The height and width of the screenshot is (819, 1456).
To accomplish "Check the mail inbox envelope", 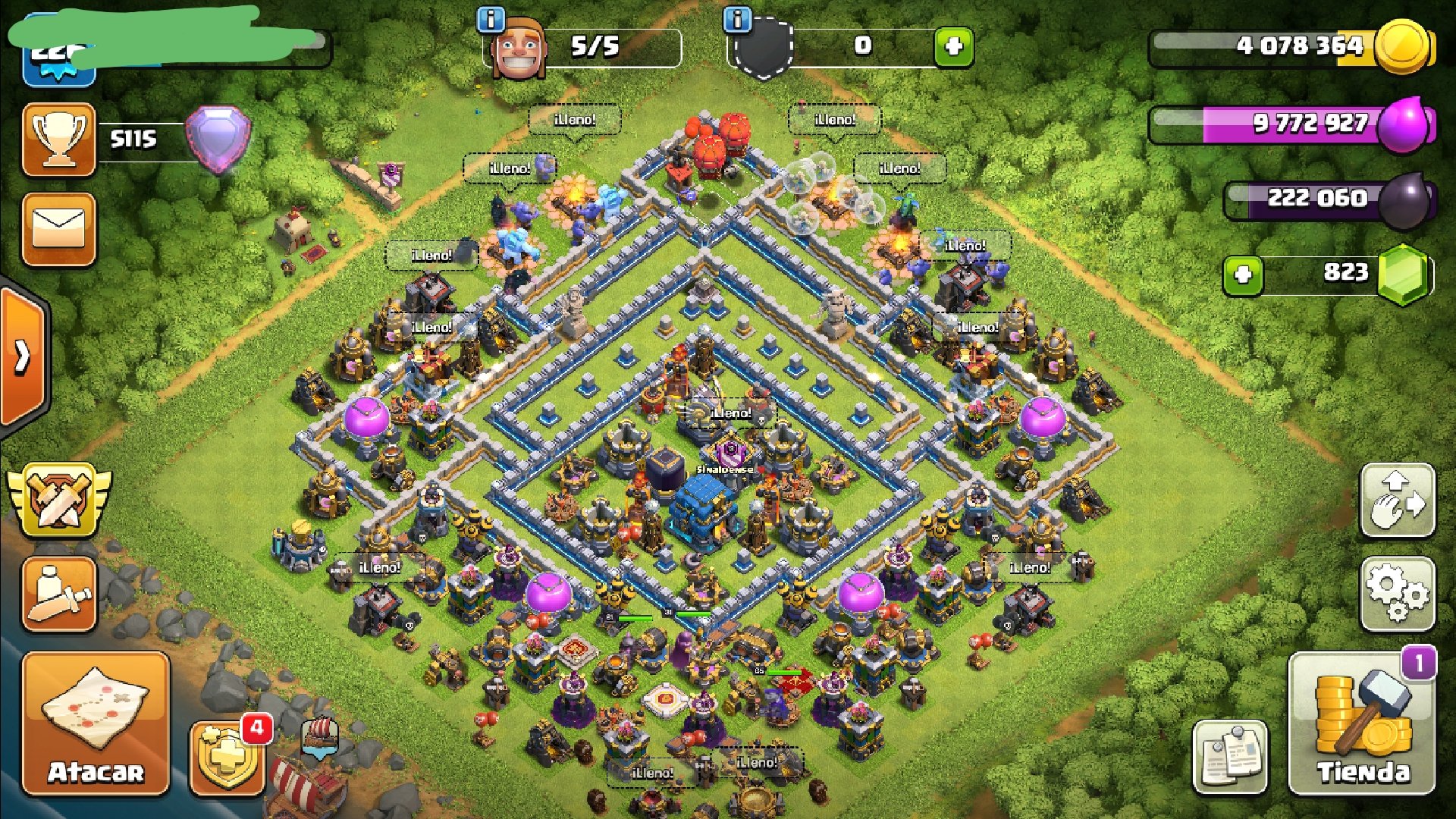I will click(59, 229).
